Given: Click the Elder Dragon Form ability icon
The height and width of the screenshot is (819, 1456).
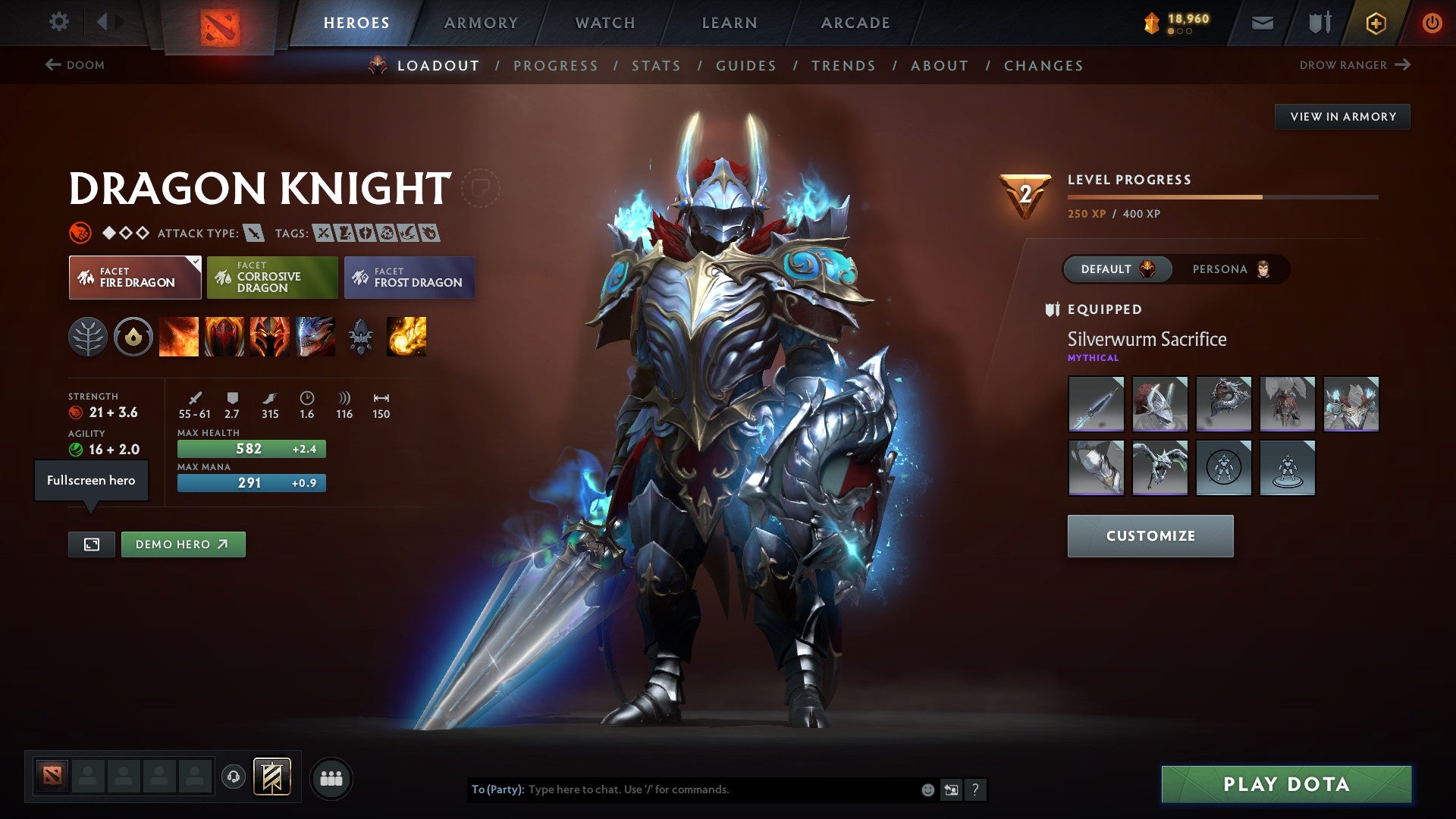Looking at the screenshot, I should click(316, 337).
